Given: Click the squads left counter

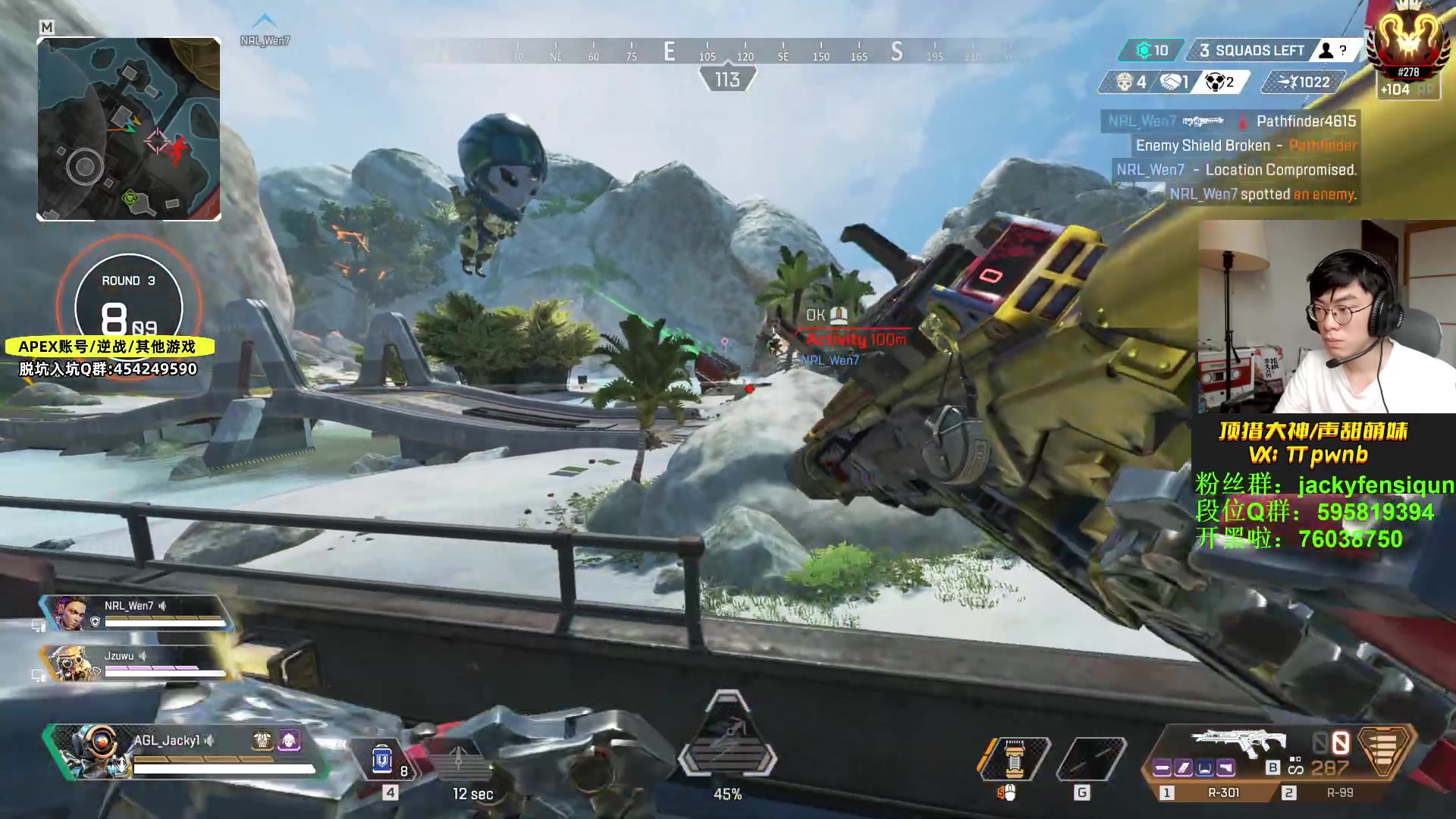Looking at the screenshot, I should coord(1251,51).
